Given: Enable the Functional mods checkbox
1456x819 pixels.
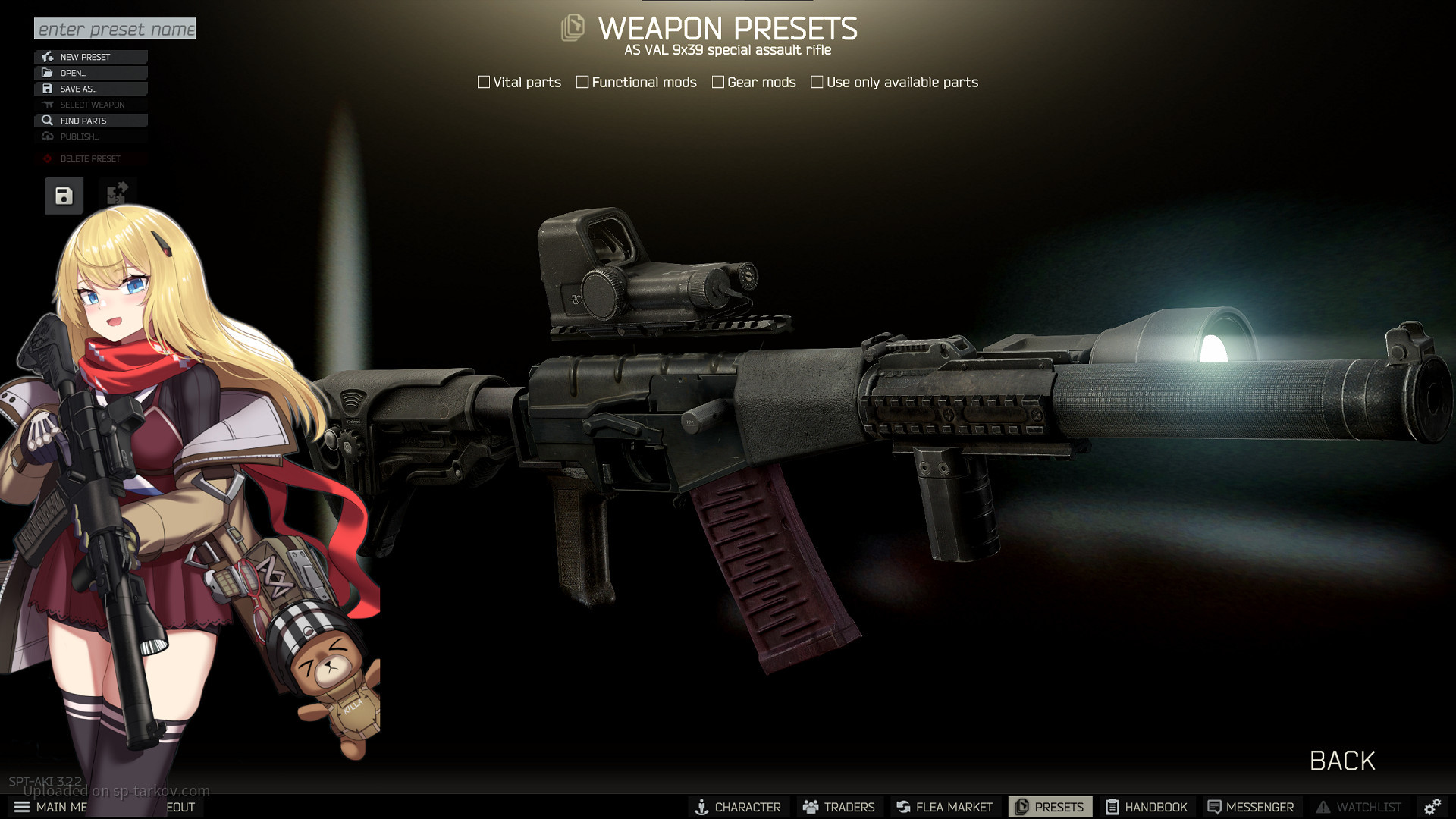Looking at the screenshot, I should pos(582,82).
